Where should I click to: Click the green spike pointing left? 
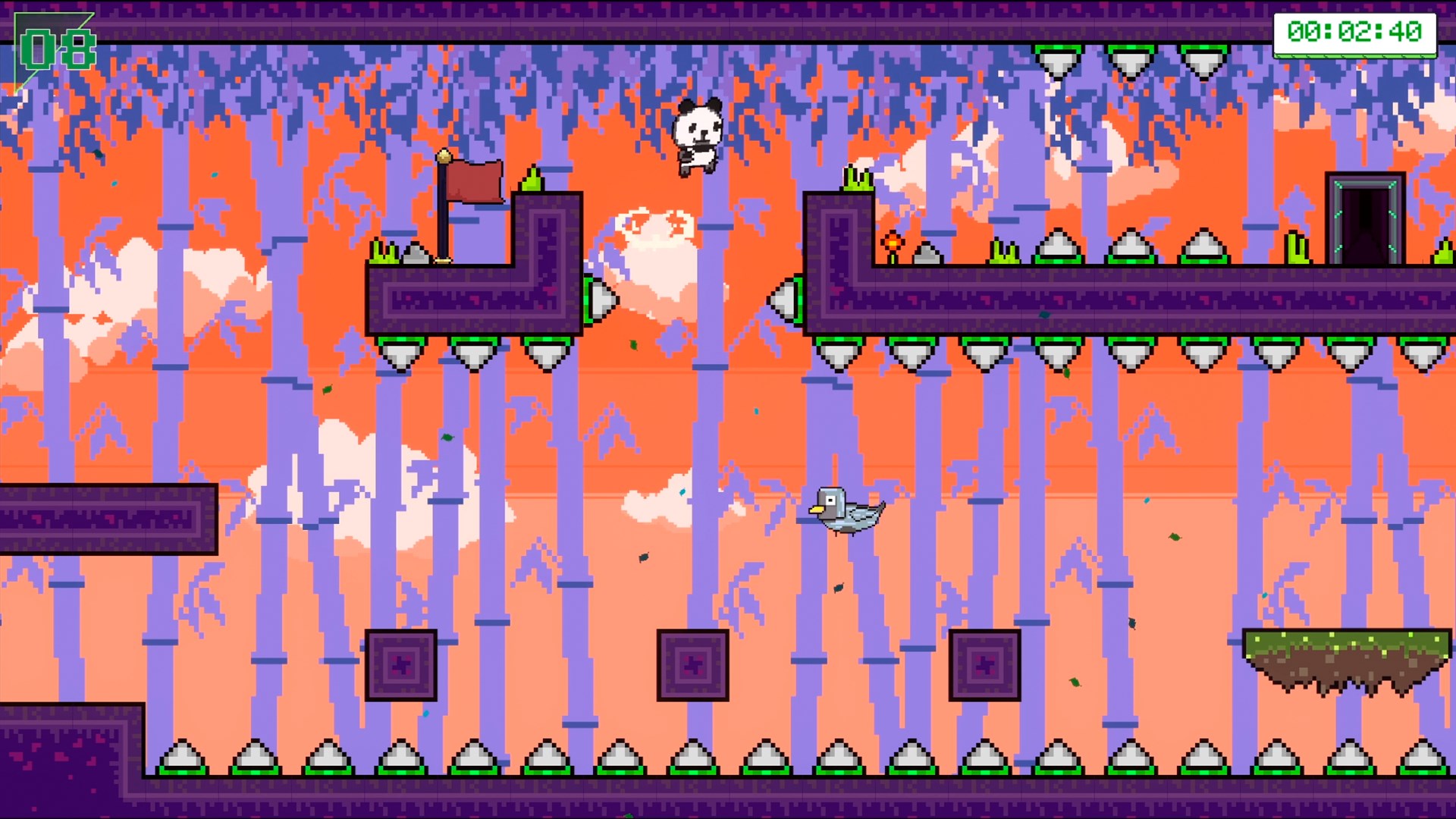tap(789, 299)
